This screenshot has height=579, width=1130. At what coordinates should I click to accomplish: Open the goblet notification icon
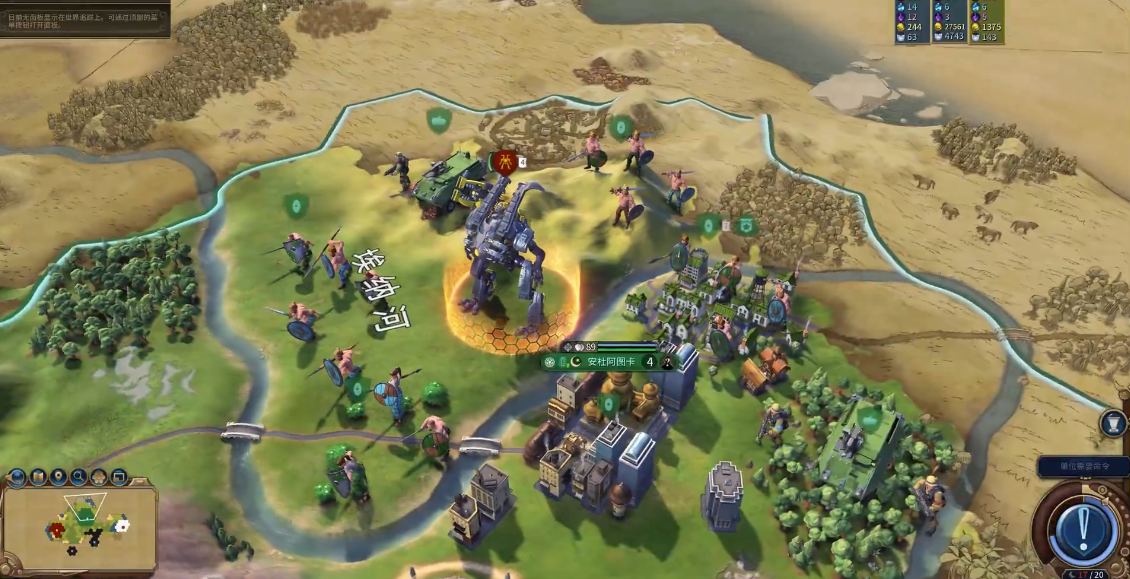coord(1113,423)
